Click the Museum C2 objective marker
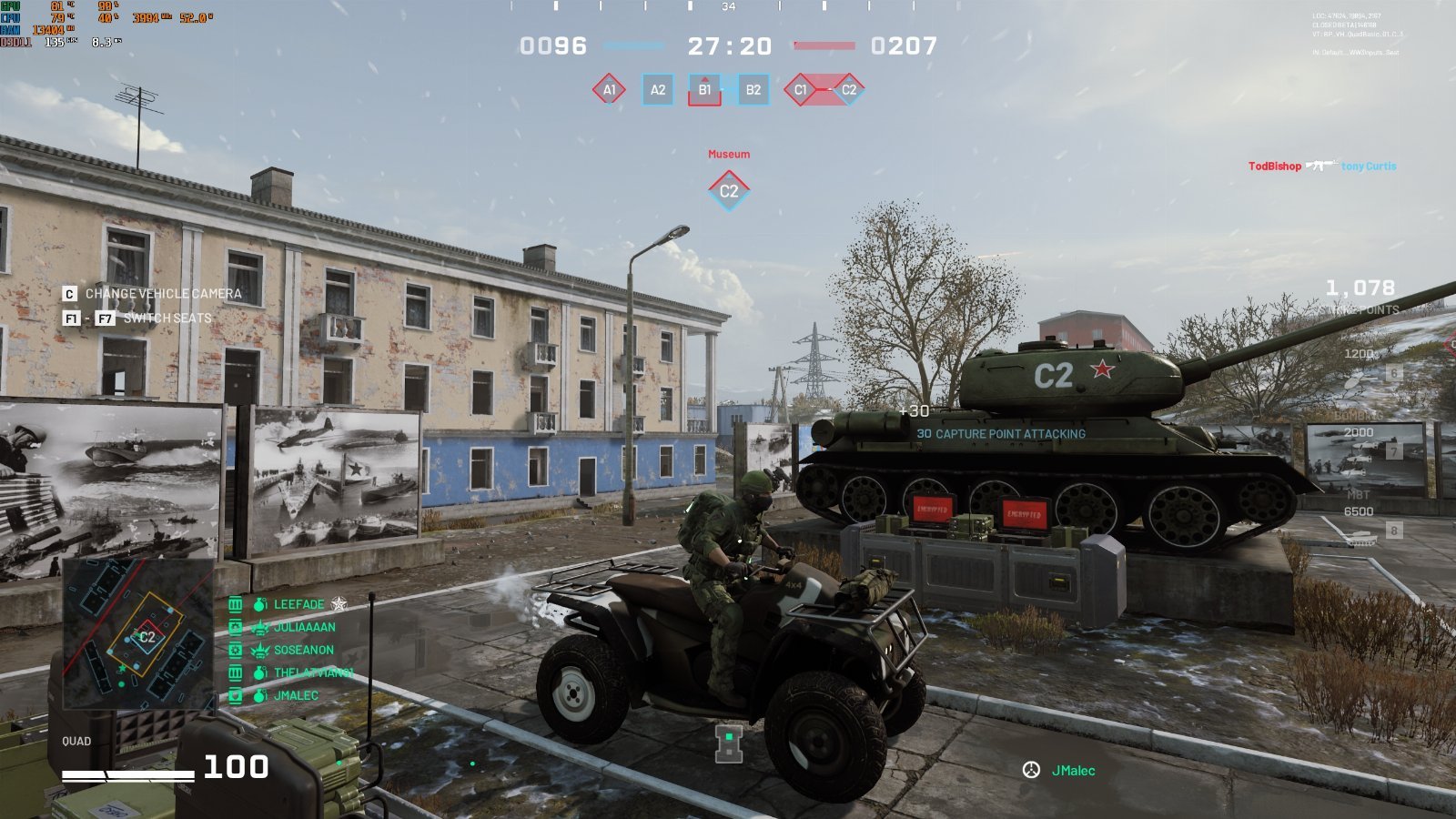The width and height of the screenshot is (1456, 819). click(x=729, y=190)
